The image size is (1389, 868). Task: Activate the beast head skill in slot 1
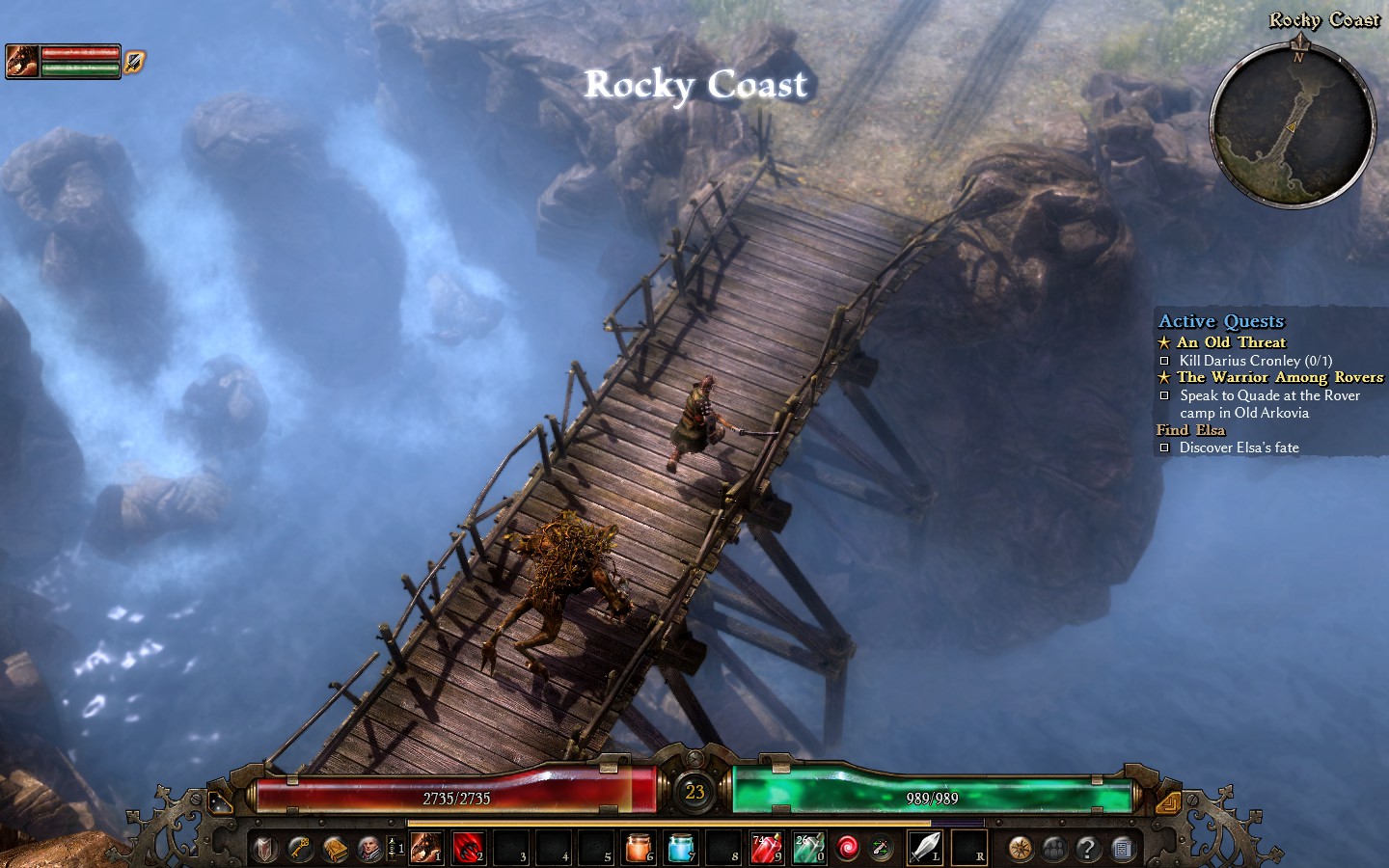[x=425, y=848]
